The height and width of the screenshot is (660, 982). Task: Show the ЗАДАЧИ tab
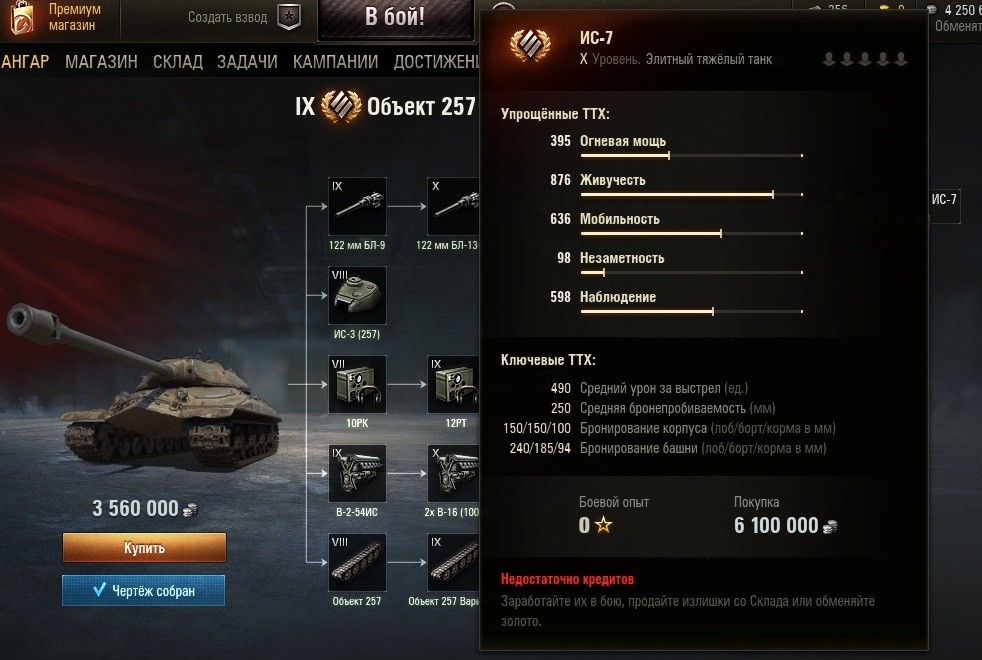click(245, 62)
